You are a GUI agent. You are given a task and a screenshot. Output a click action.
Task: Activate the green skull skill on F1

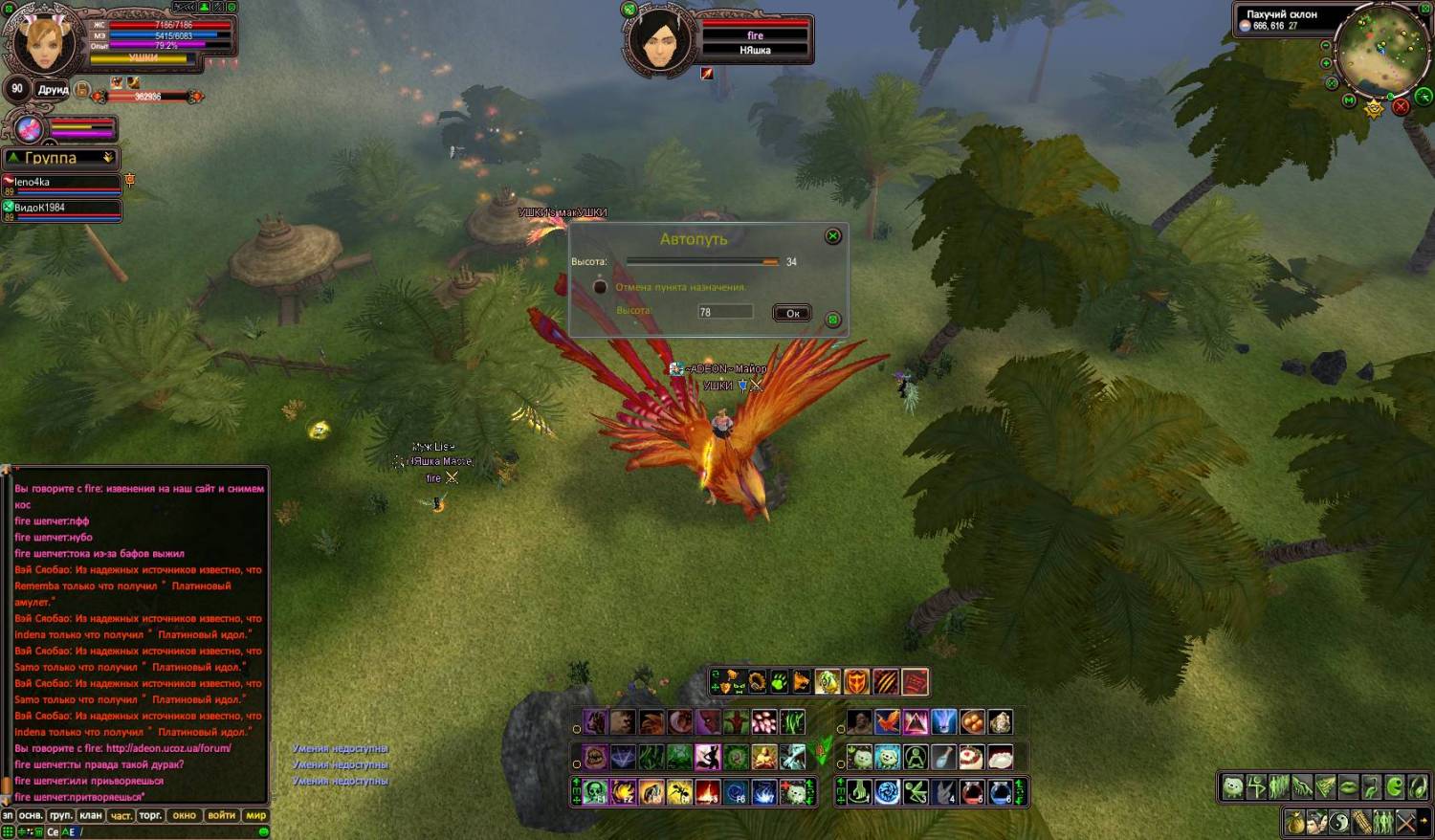(x=595, y=792)
